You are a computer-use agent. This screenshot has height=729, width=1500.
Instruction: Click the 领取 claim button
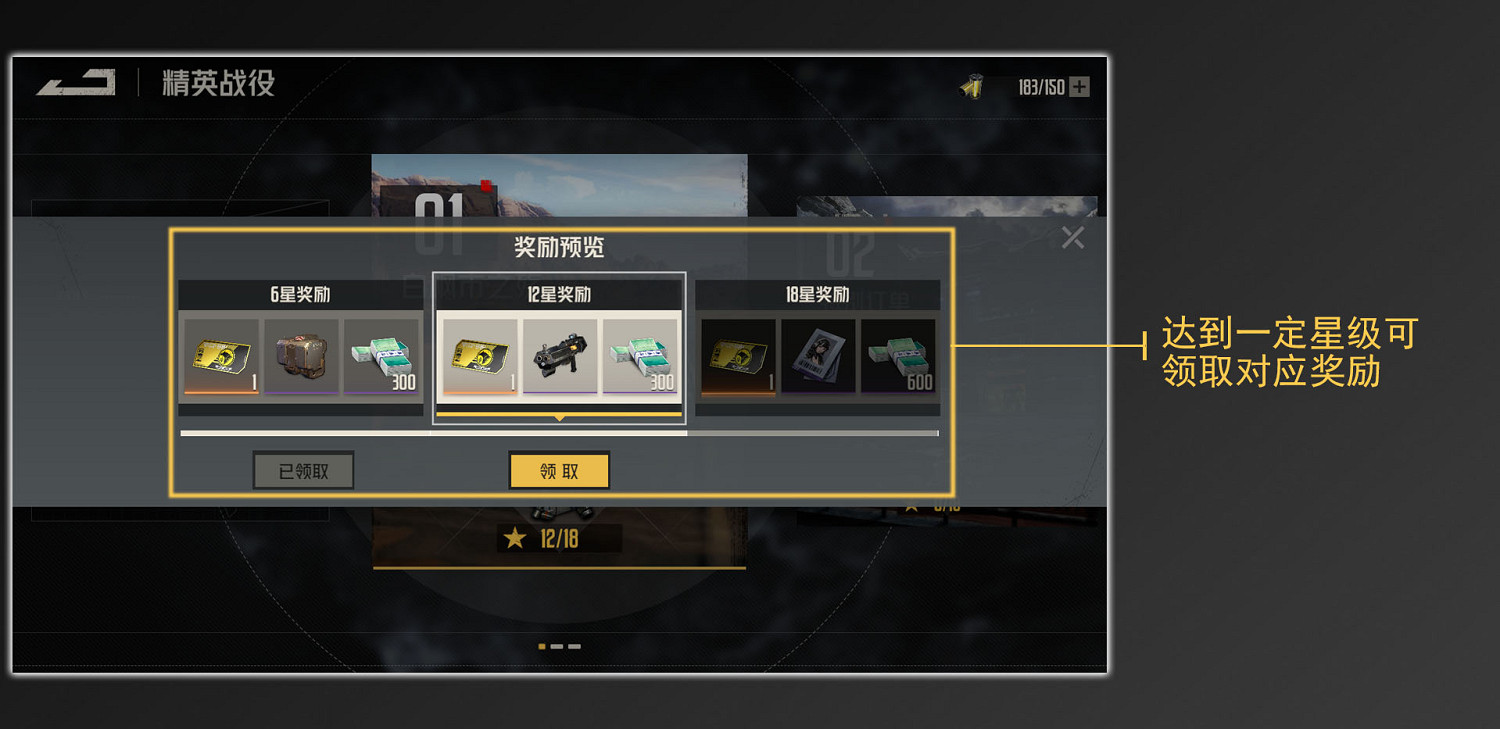coord(559,470)
